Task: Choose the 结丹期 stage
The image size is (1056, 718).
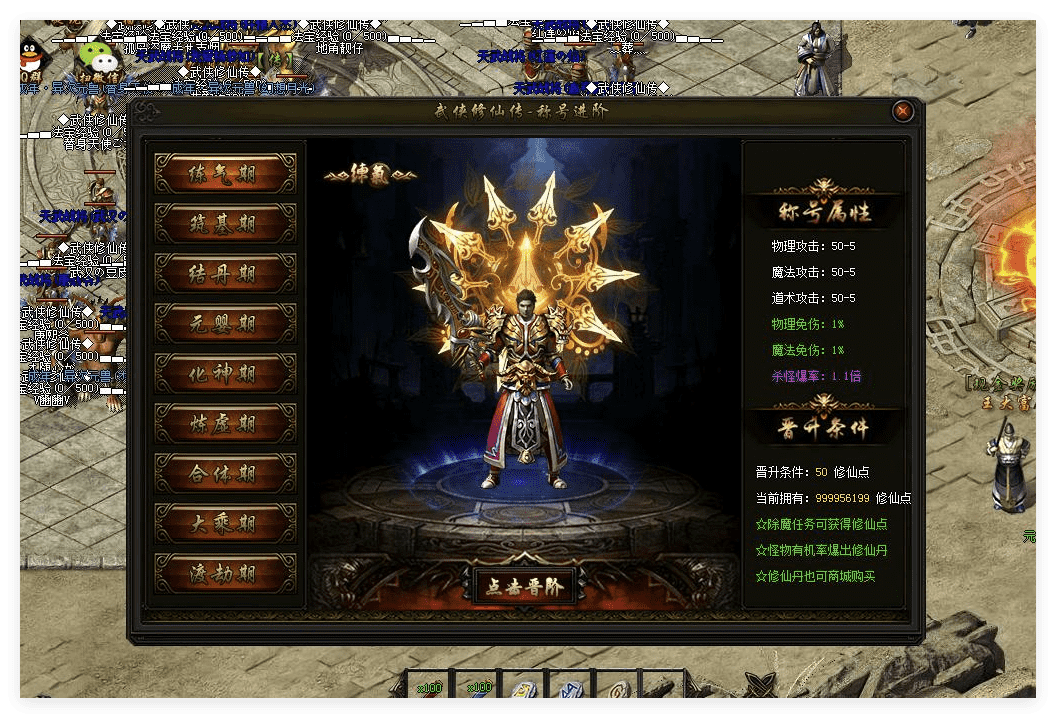Action: 225,273
